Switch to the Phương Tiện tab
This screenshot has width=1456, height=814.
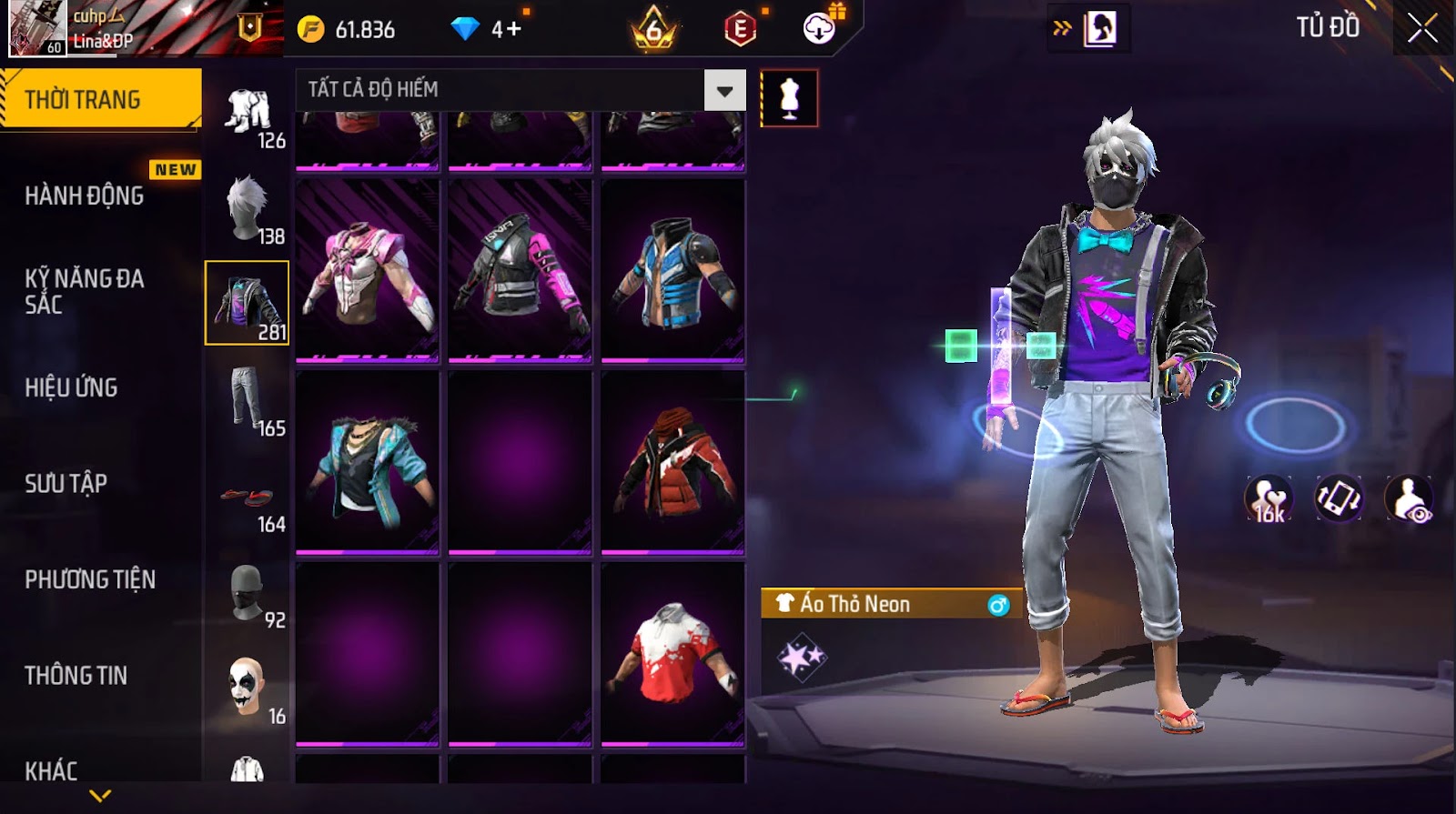tap(90, 579)
